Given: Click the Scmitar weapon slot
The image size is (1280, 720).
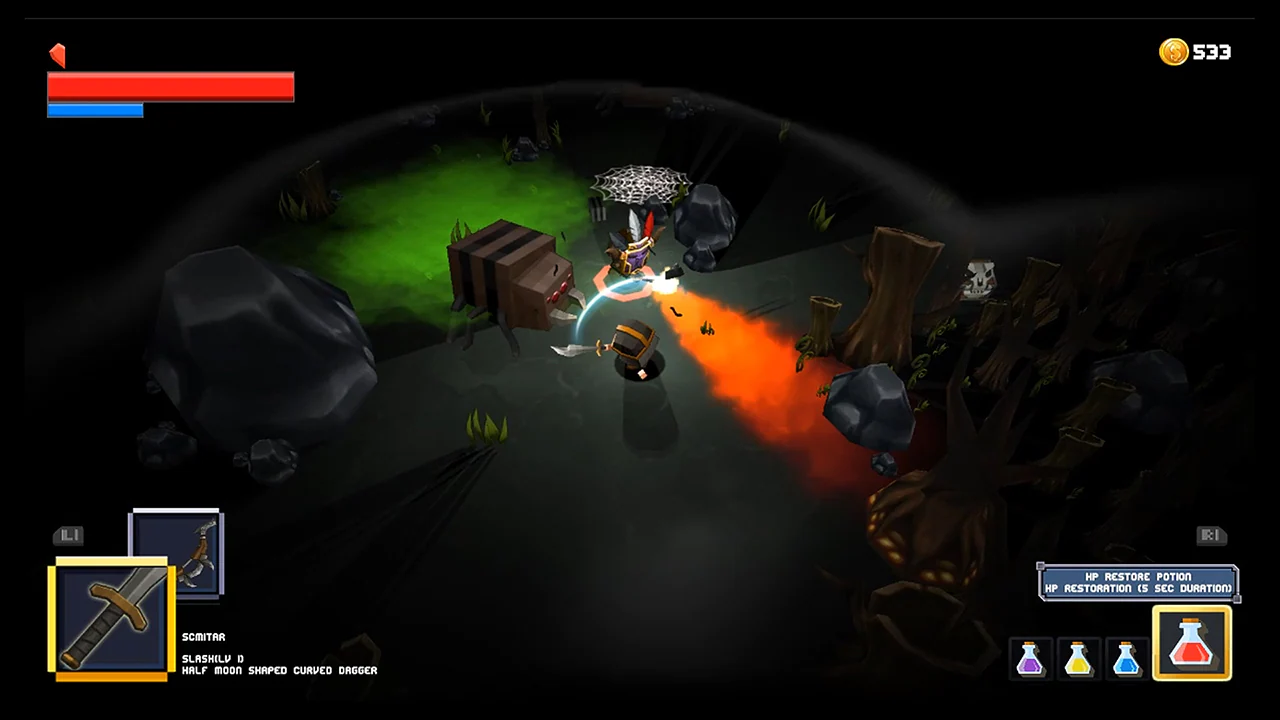Looking at the screenshot, I should pos(110,617).
